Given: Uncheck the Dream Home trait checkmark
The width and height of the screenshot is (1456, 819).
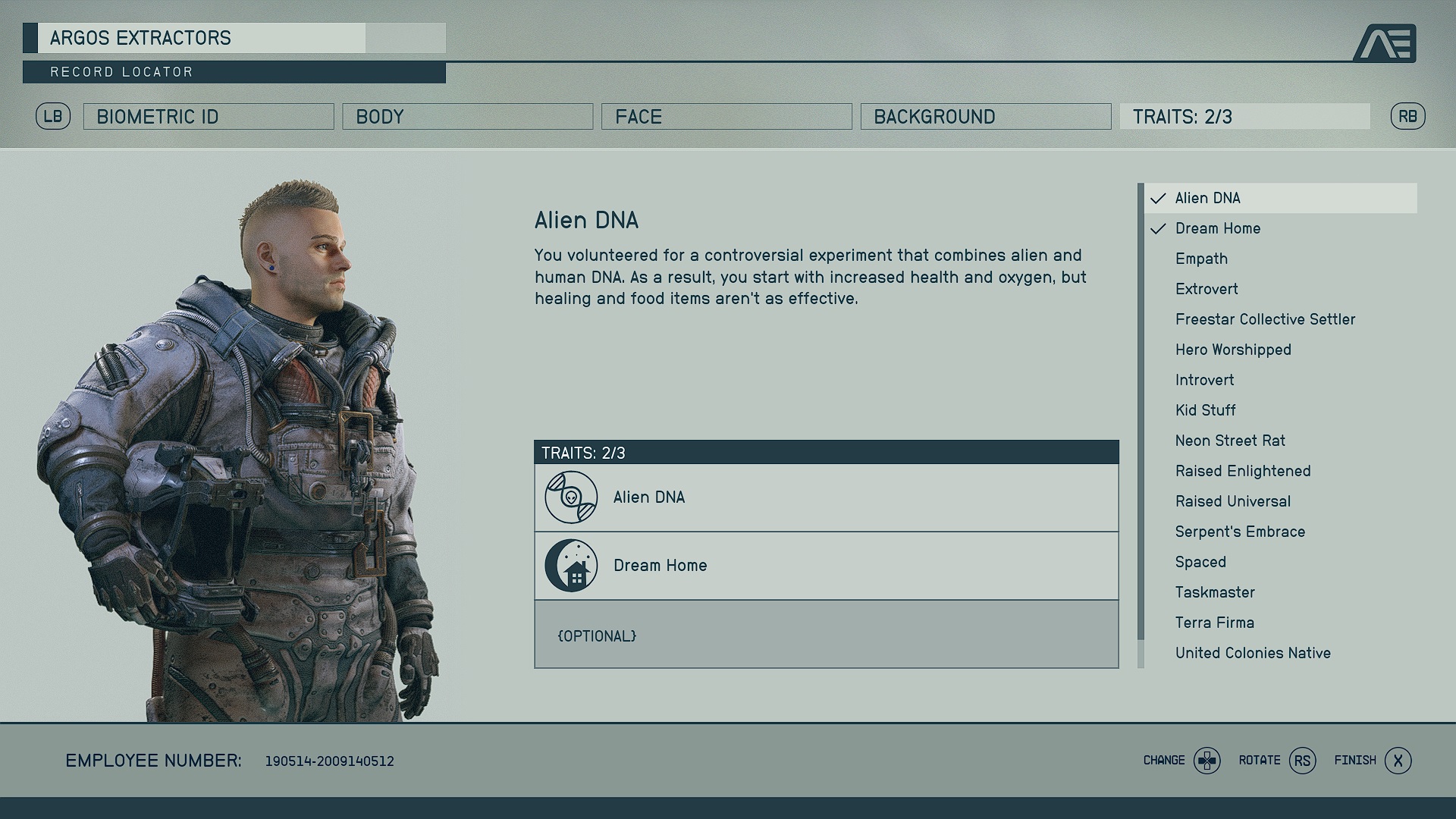Looking at the screenshot, I should pyautogui.click(x=1157, y=228).
